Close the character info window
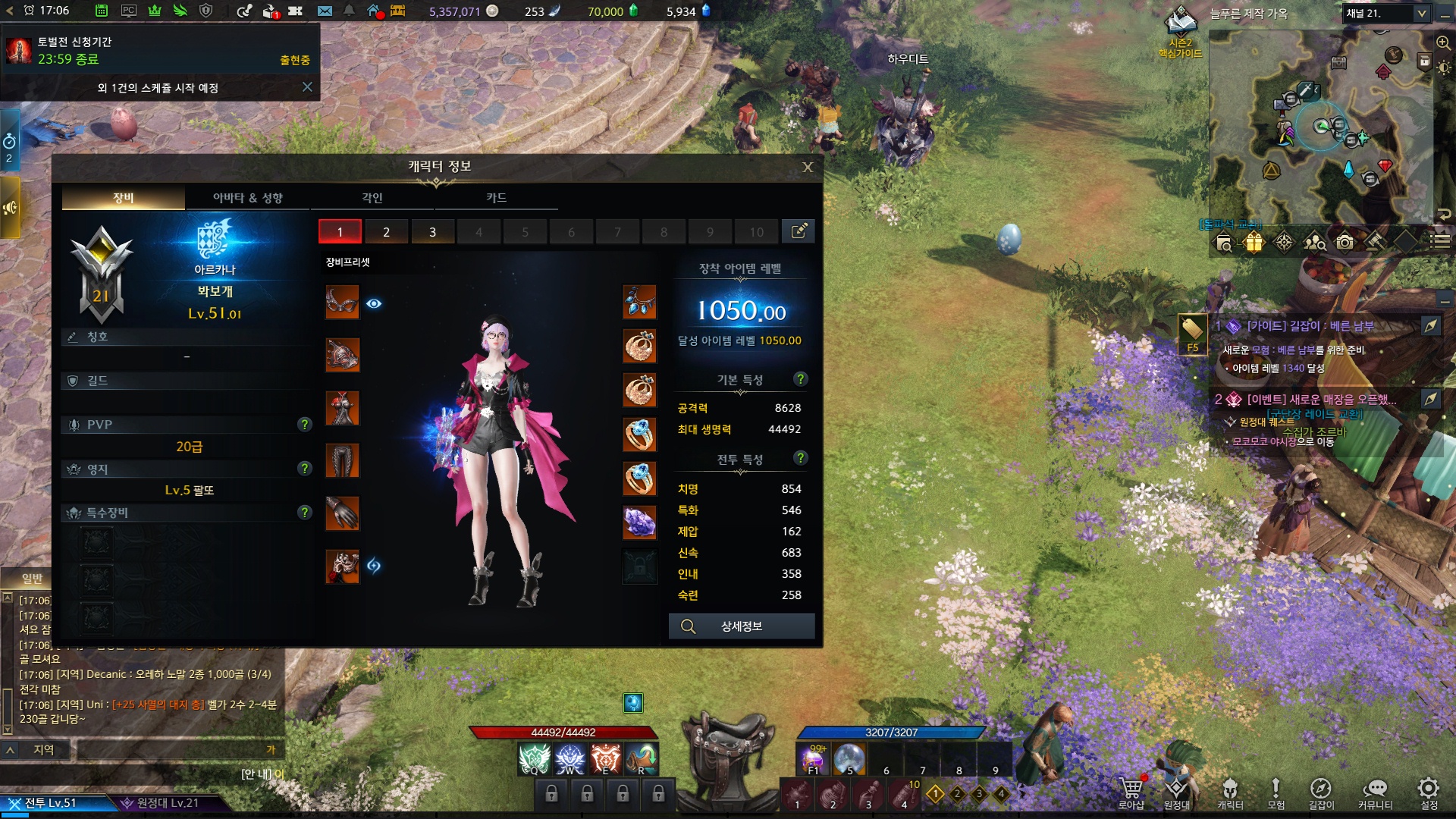 pos(808,167)
